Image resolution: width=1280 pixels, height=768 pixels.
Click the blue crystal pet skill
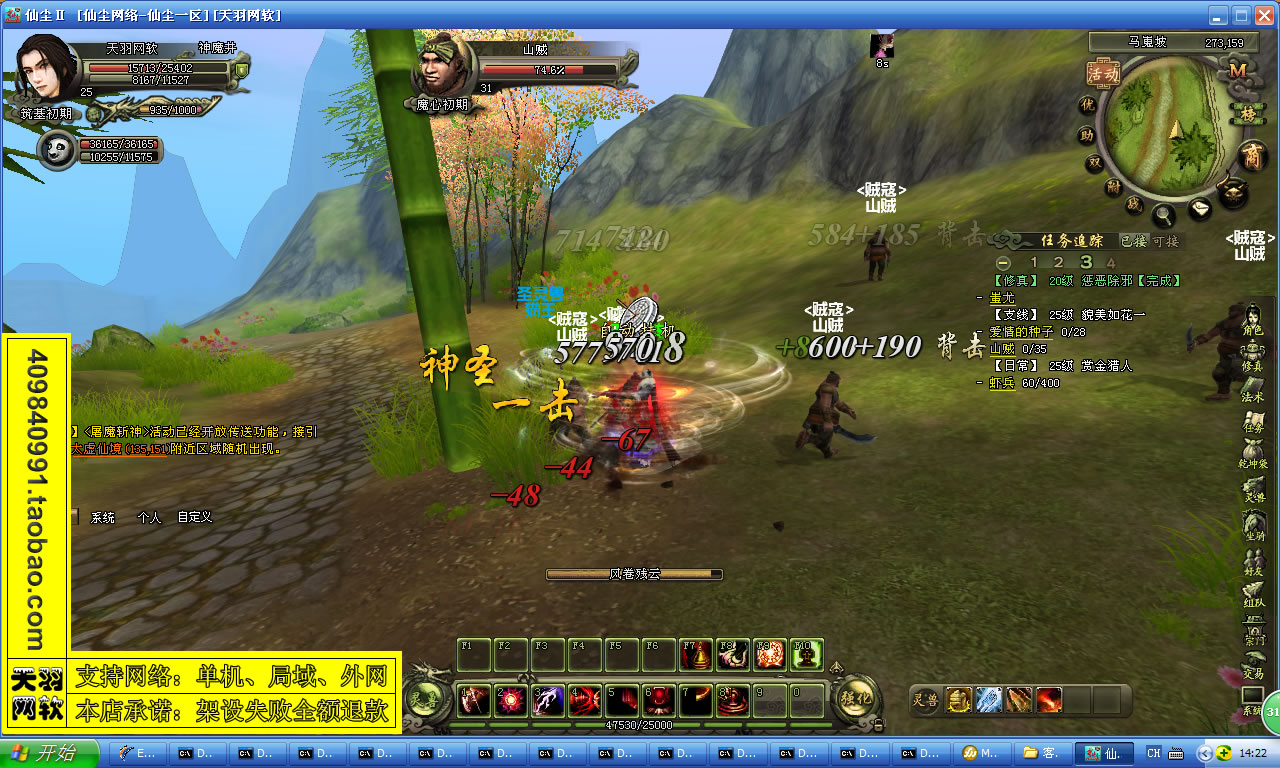pos(989,700)
